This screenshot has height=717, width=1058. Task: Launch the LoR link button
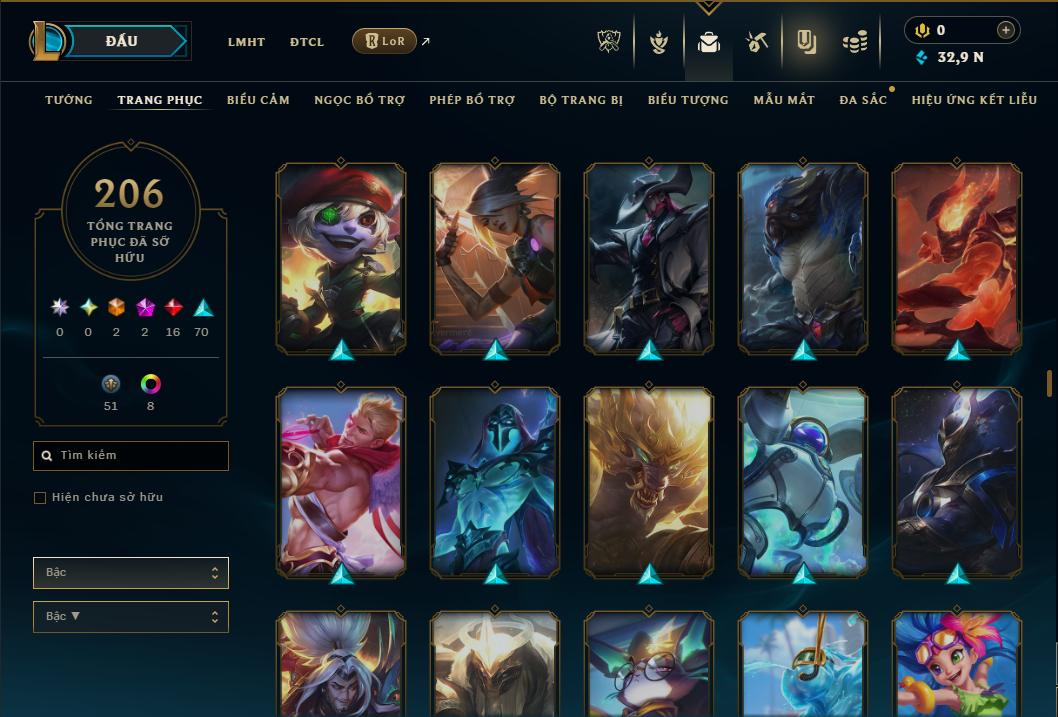click(384, 41)
